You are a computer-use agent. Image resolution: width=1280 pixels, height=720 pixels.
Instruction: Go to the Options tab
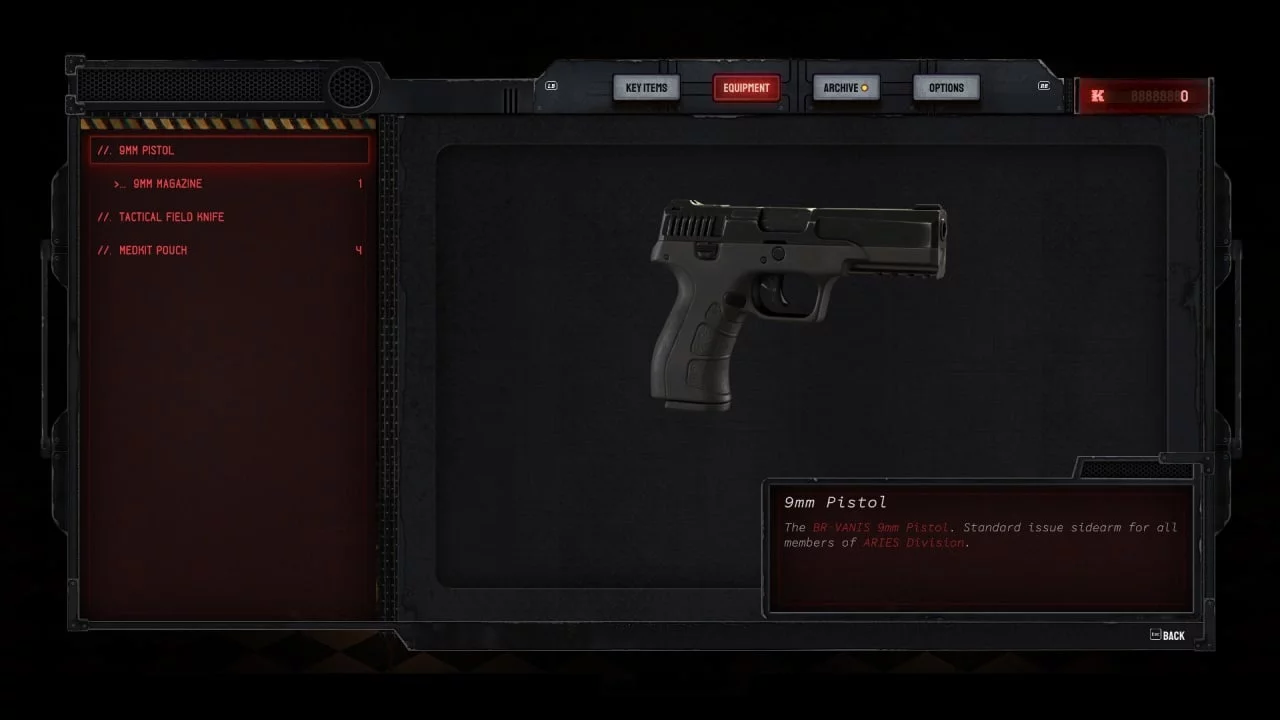coord(946,88)
